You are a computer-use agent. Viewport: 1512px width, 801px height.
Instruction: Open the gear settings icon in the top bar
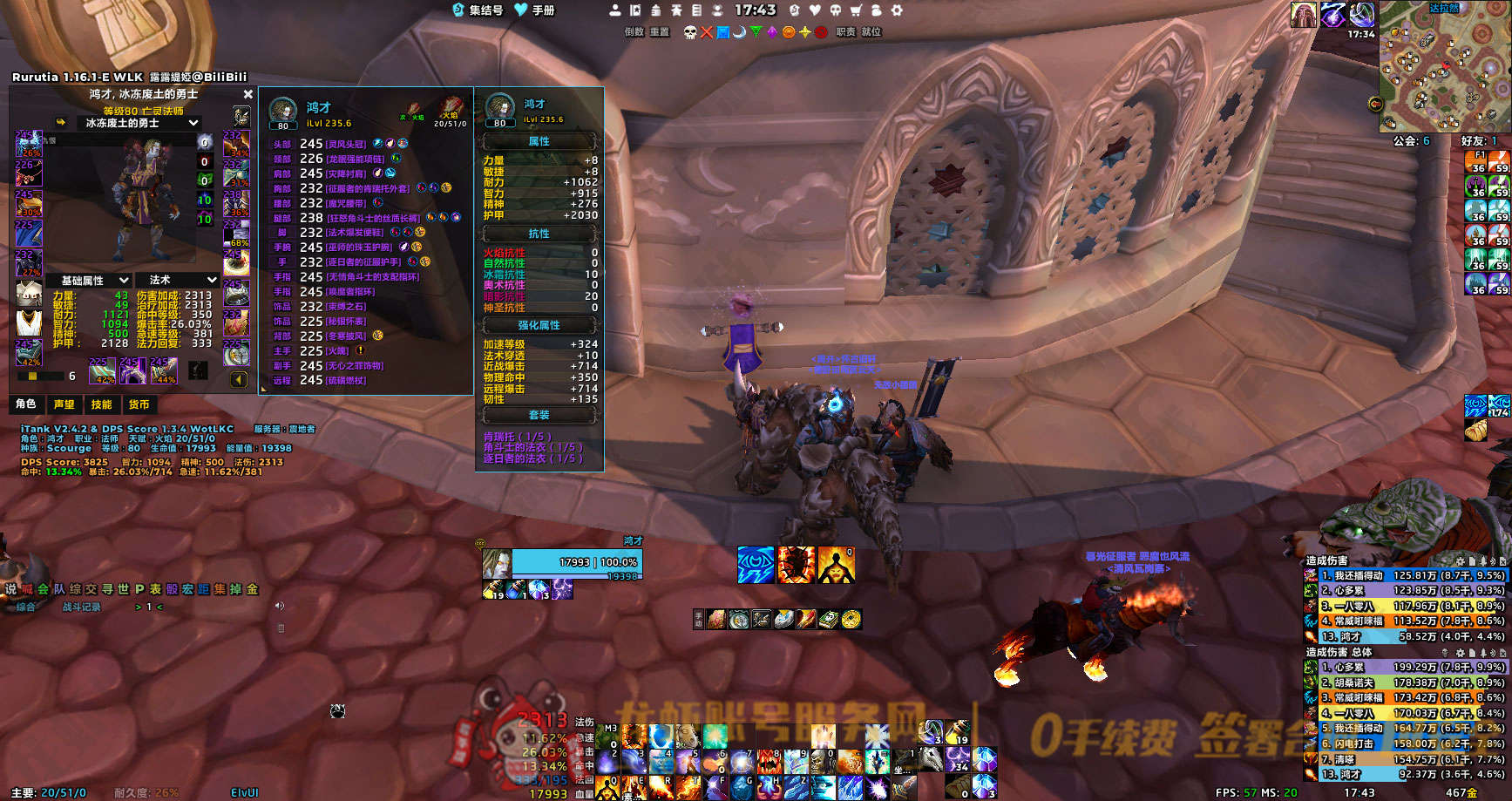[897, 10]
